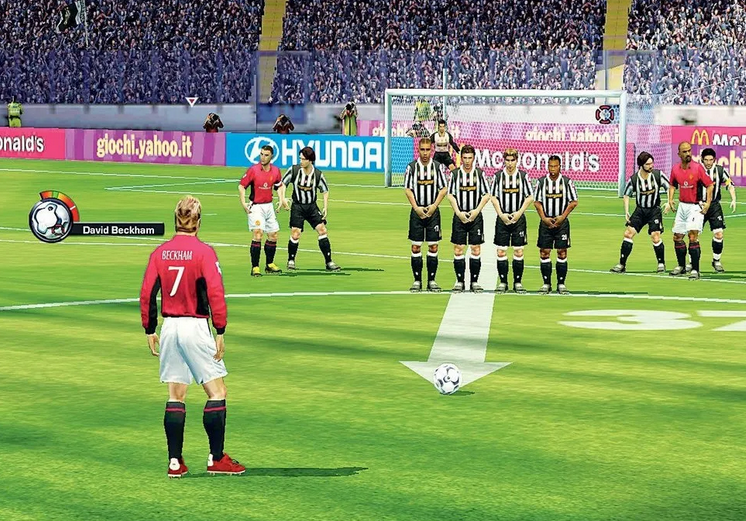Select the David Beckham name label
The height and width of the screenshot is (521, 746).
pyautogui.click(x=118, y=229)
